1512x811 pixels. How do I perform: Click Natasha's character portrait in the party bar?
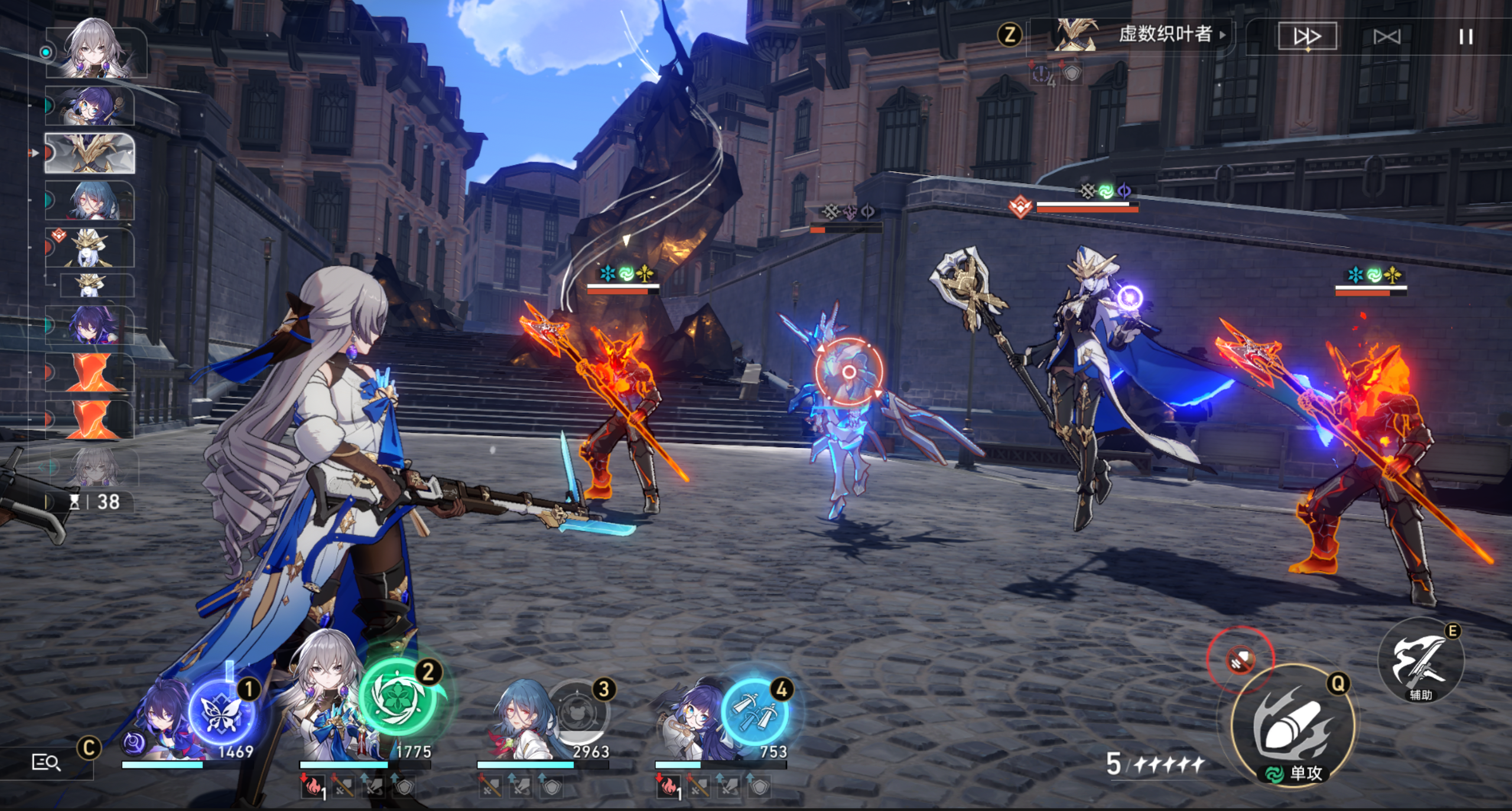tap(520, 722)
